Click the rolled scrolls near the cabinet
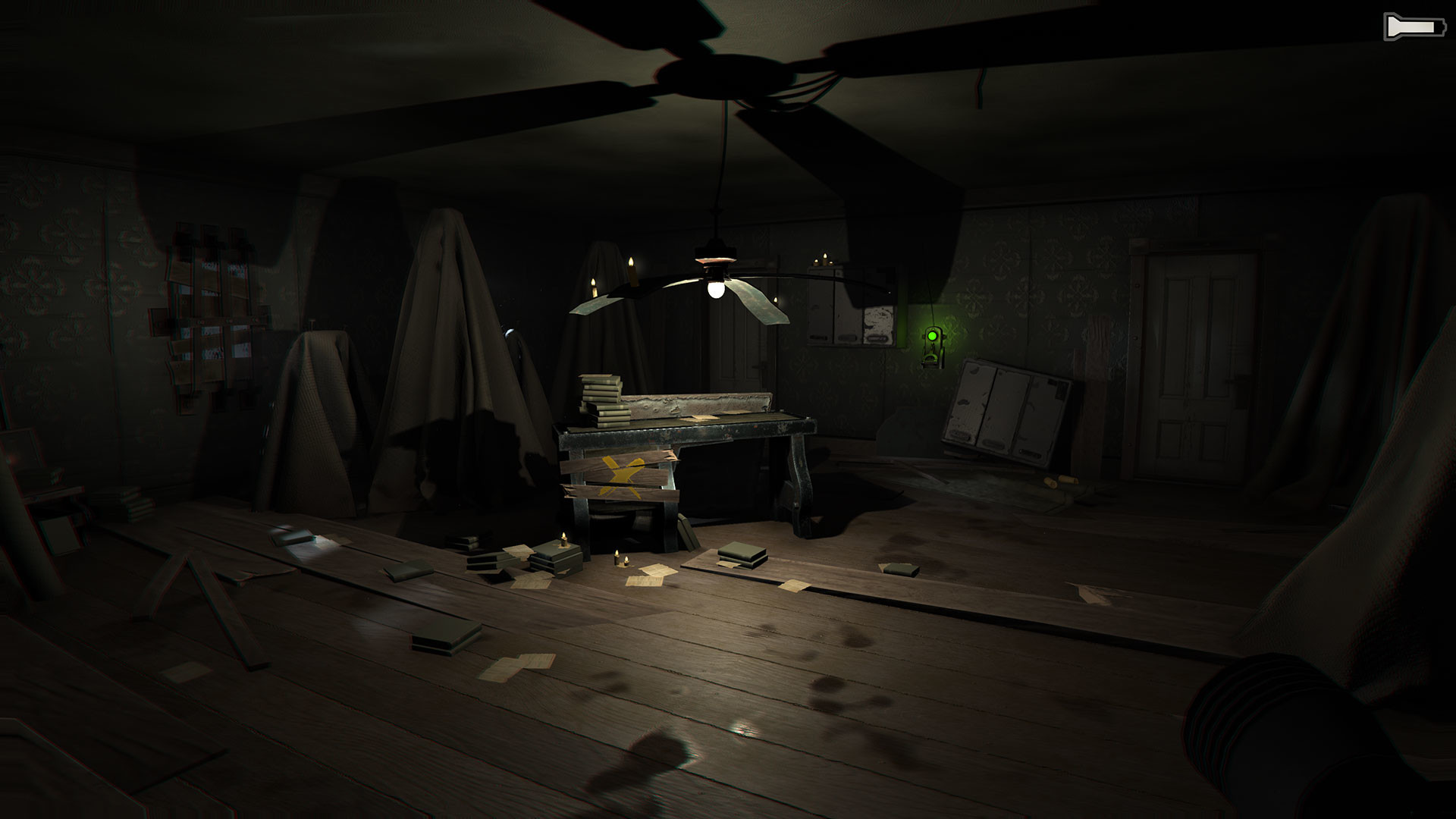 1061,480
